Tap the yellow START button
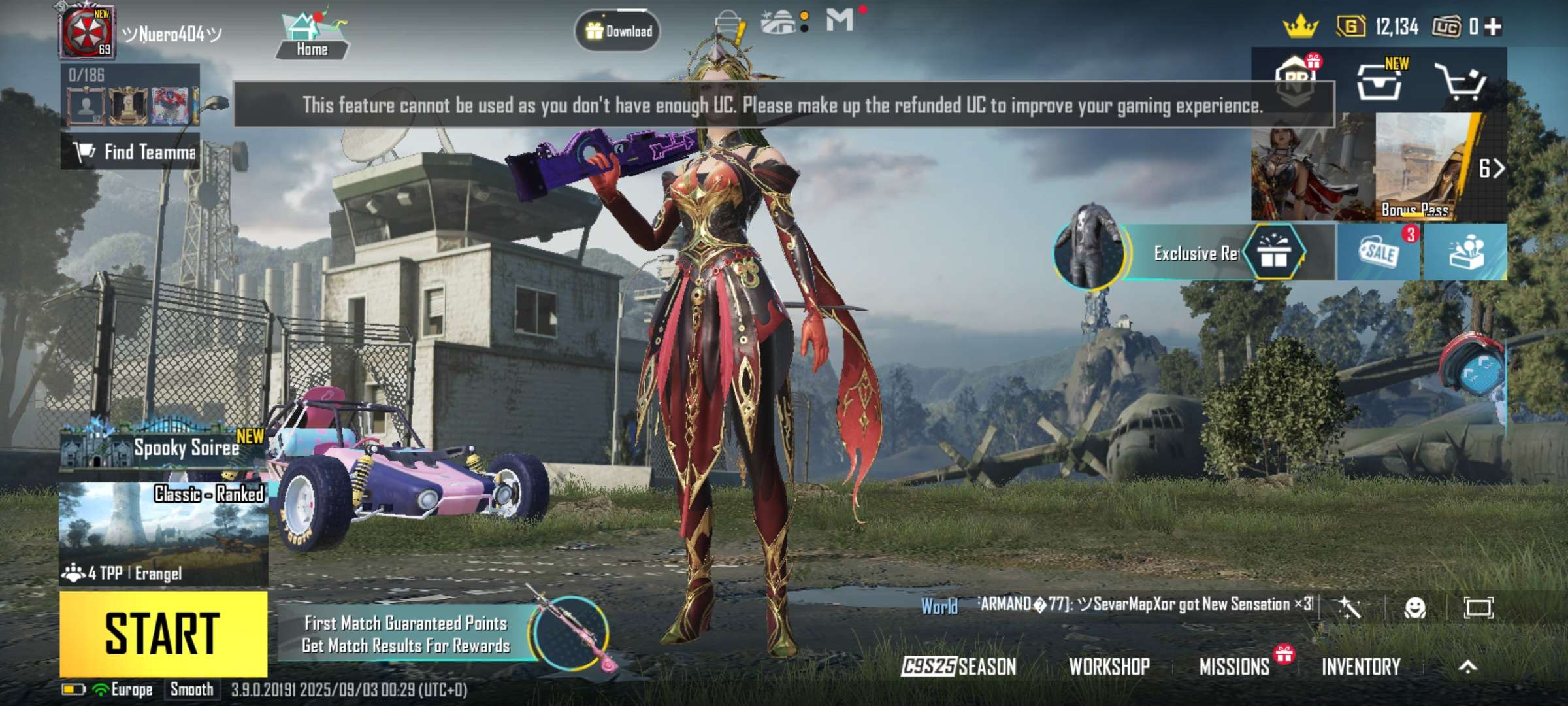This screenshot has height=706, width=1568. 163,633
